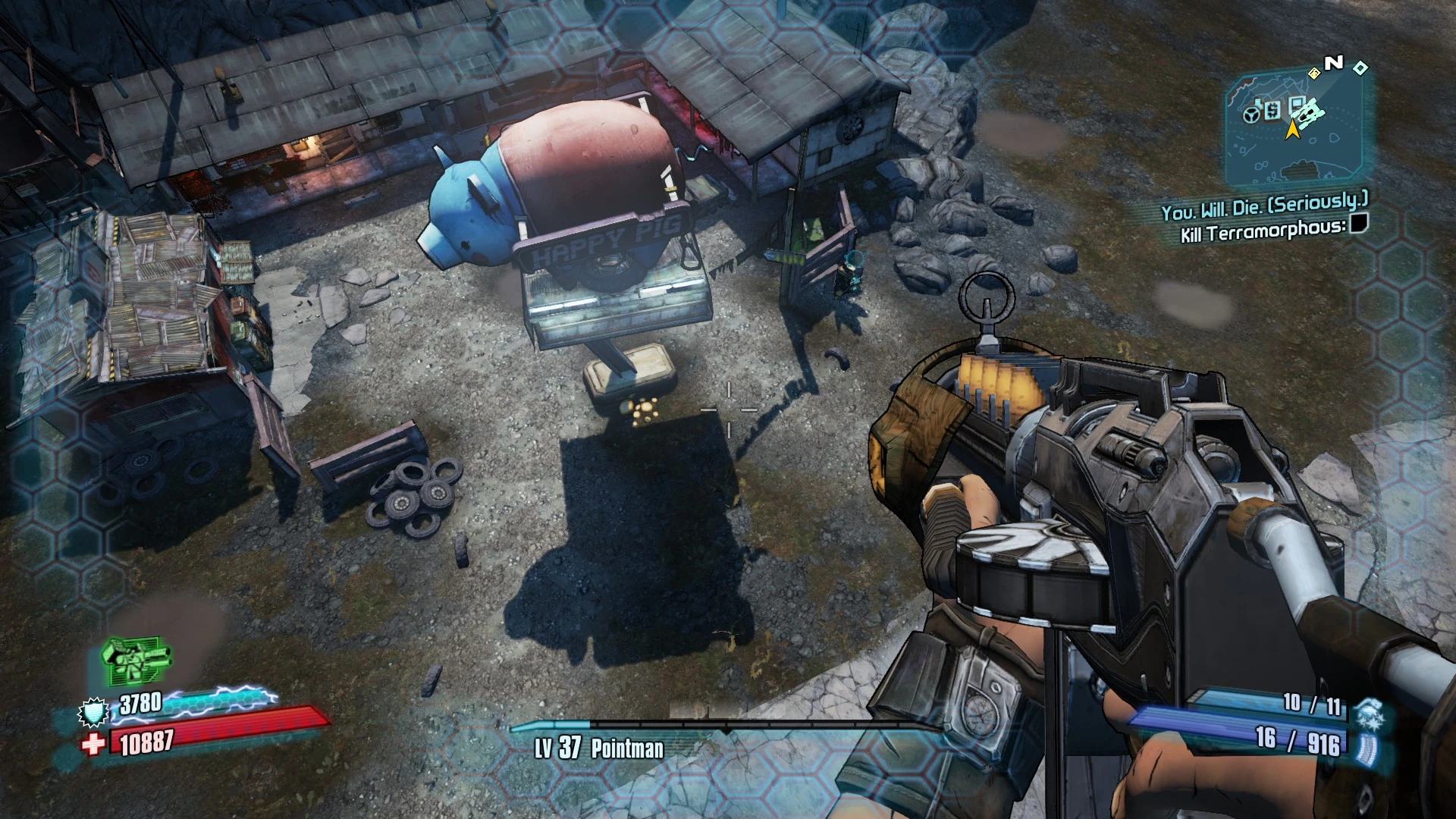1456x819 pixels.
Task: Select the dollar sign vending marker on minimap
Action: 1272,111
